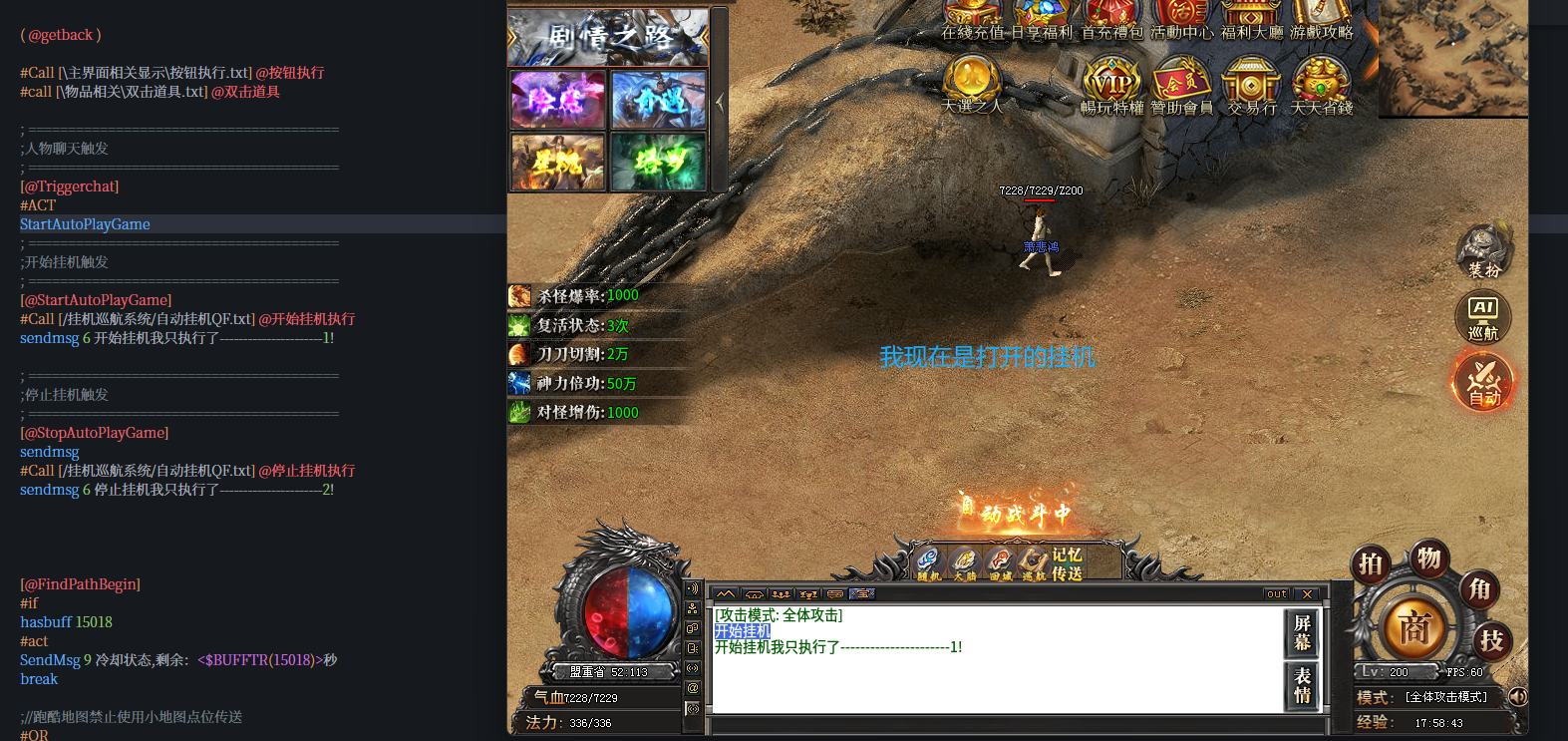Viewport: 1568px width, 741px height.
Task: Click the minimap in the top-right corner
Action: pos(1452,58)
